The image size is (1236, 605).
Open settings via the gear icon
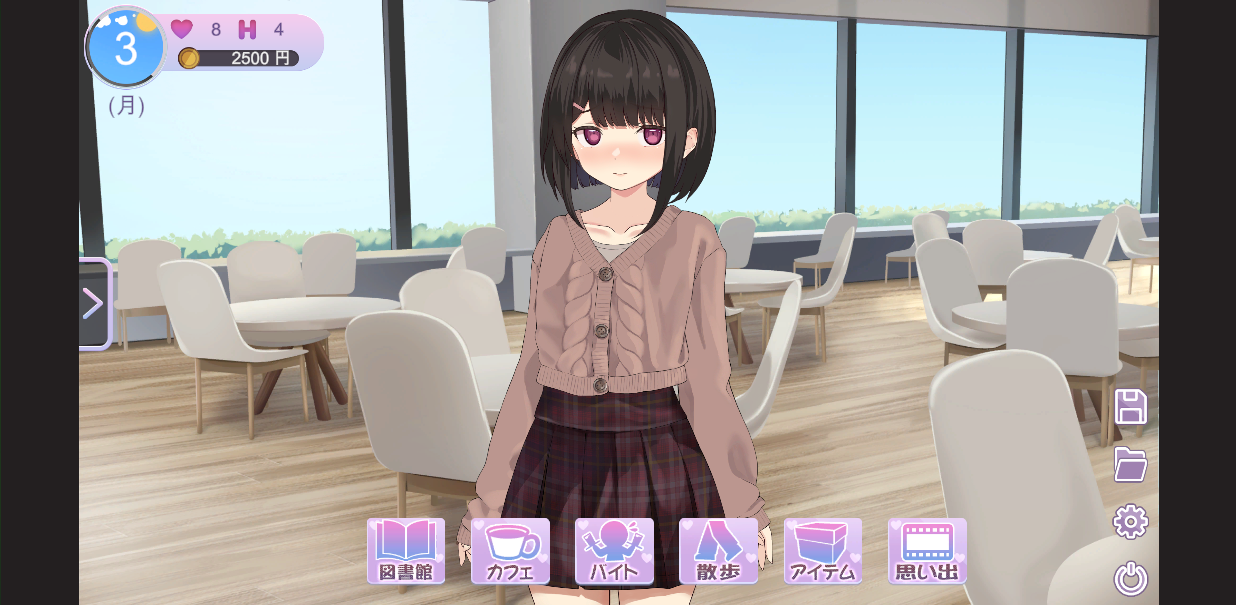click(1131, 521)
